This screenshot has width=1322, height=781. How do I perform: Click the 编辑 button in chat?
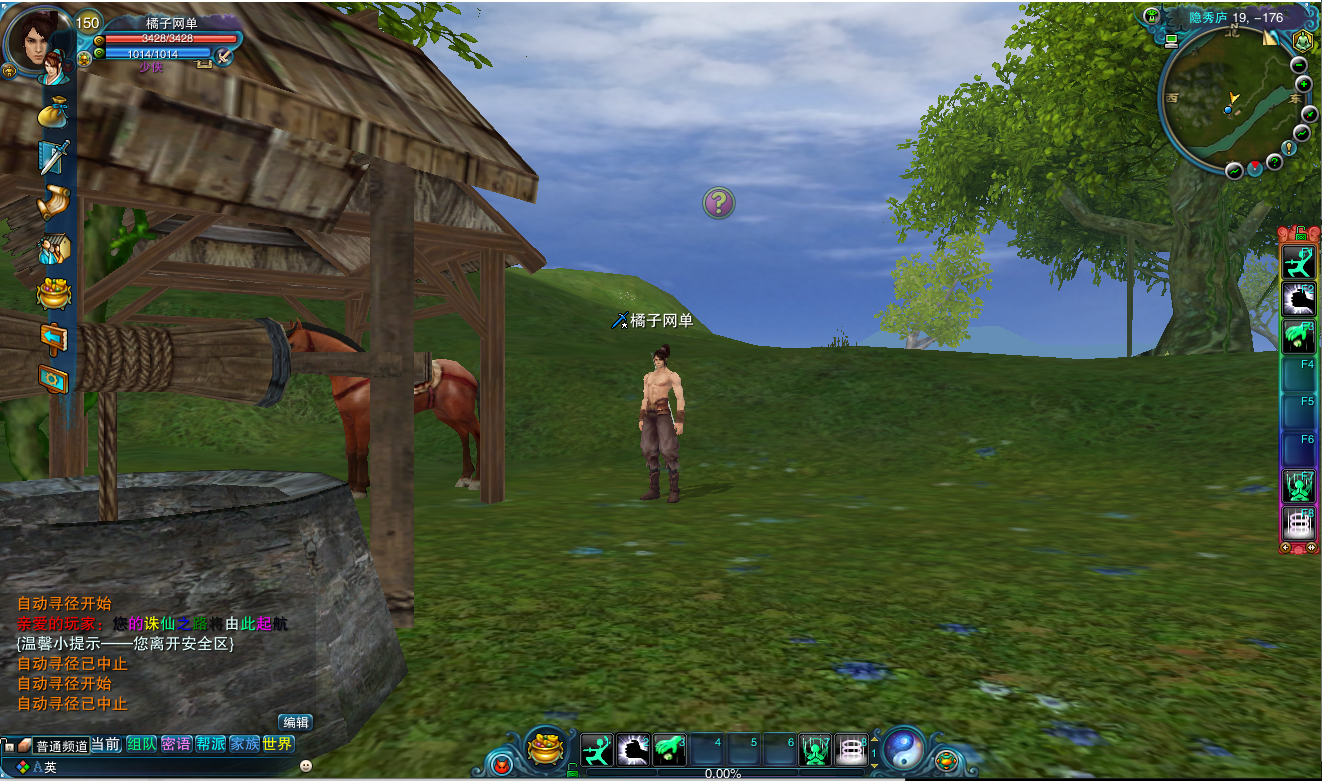tap(295, 722)
